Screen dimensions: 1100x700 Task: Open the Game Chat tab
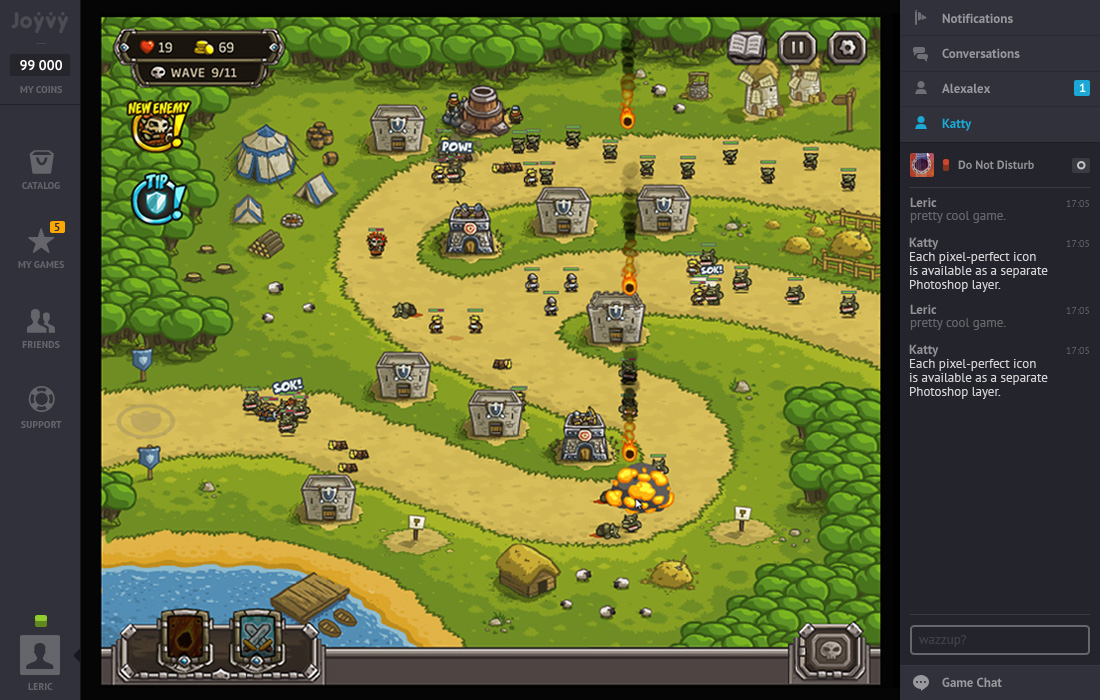point(971,682)
